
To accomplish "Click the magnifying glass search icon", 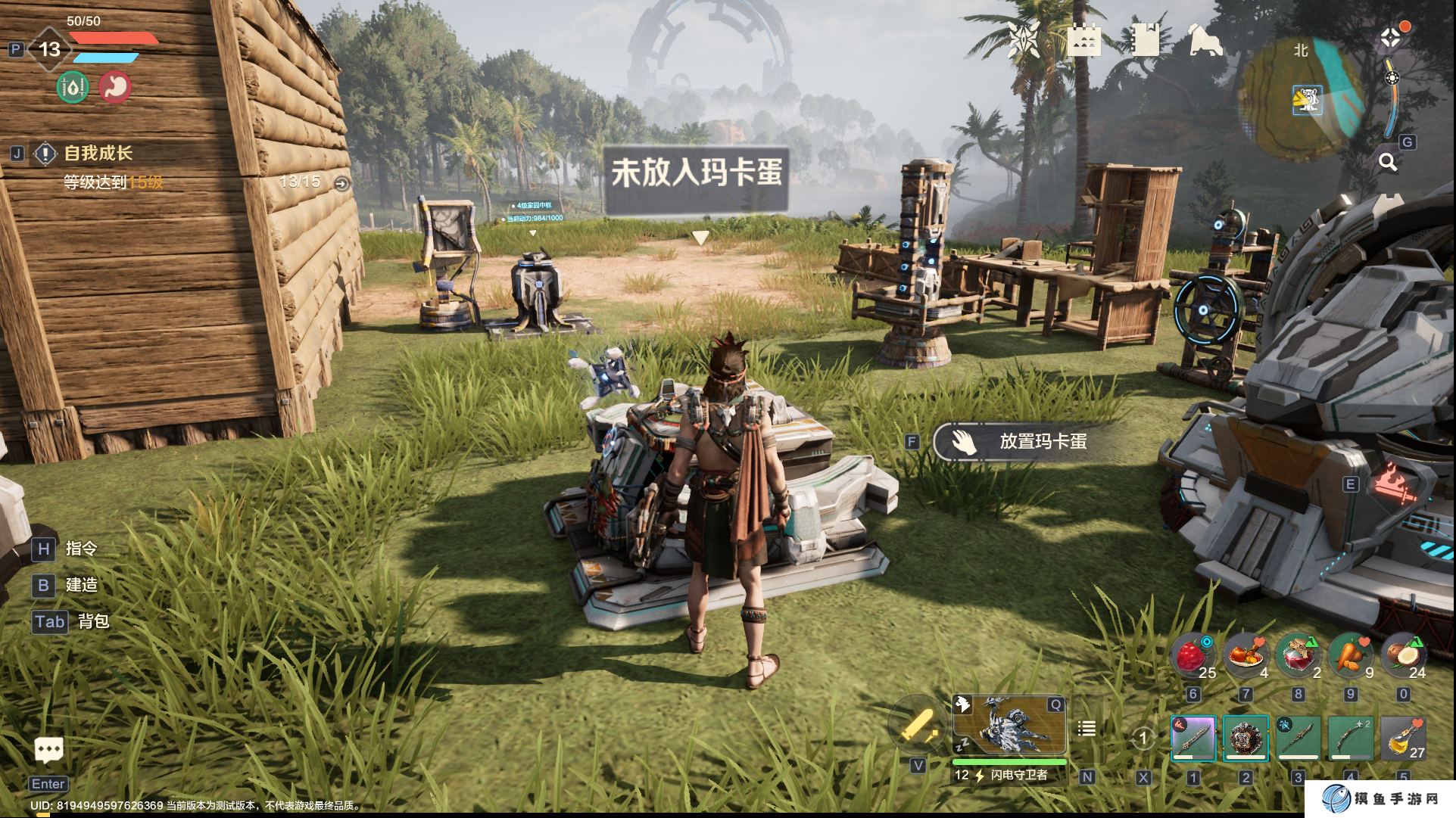I will pyautogui.click(x=1387, y=162).
